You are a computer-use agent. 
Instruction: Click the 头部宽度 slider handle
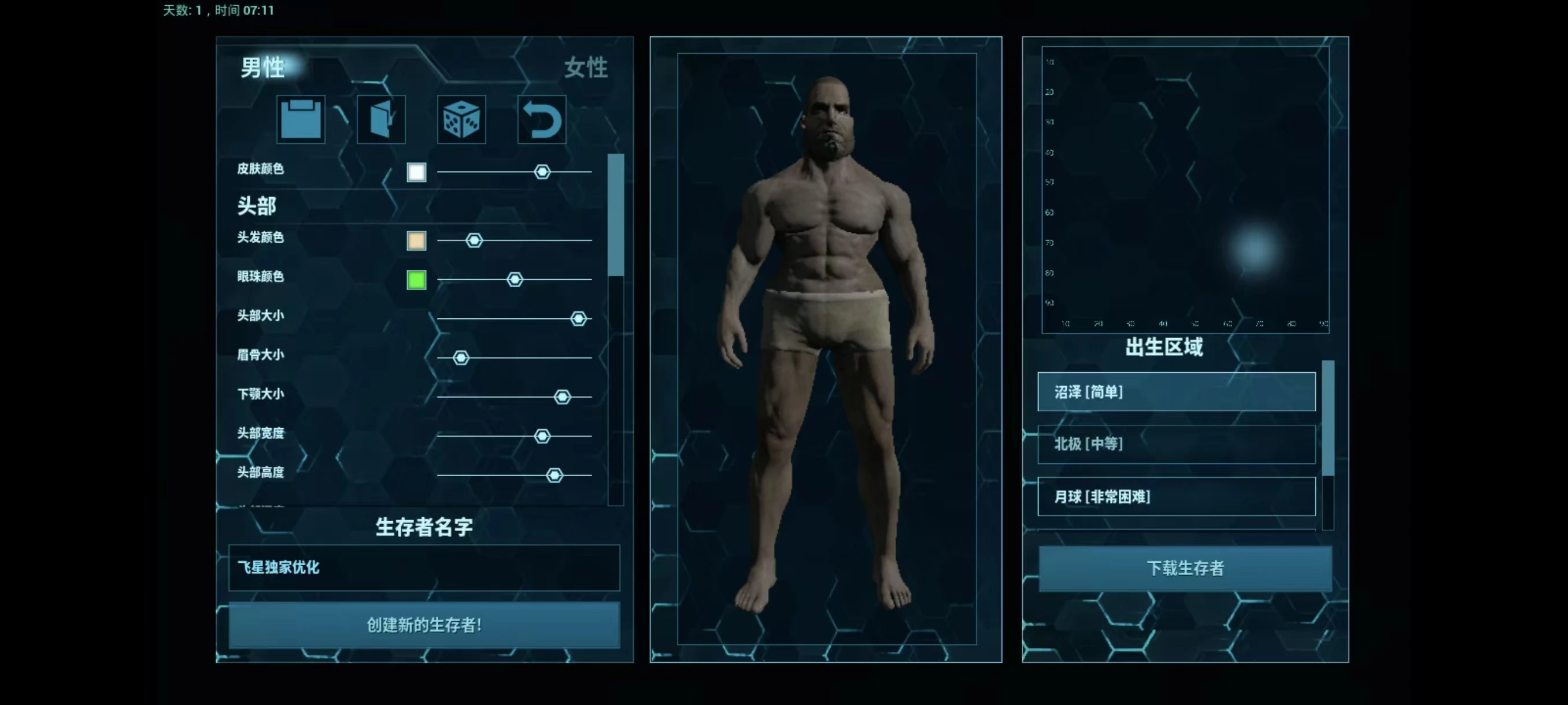click(x=542, y=436)
